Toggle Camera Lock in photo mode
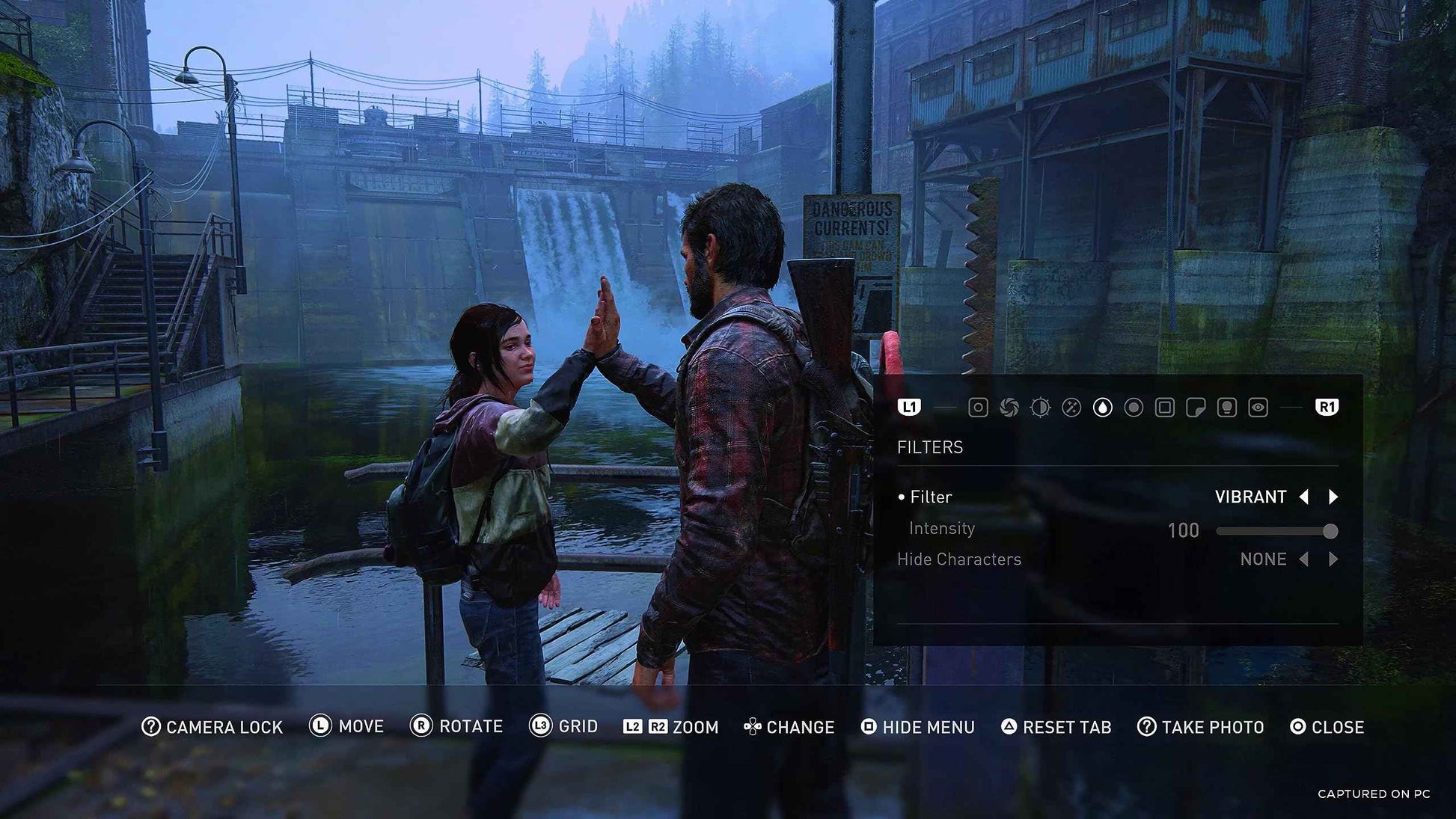The height and width of the screenshot is (819, 1456). (210, 726)
